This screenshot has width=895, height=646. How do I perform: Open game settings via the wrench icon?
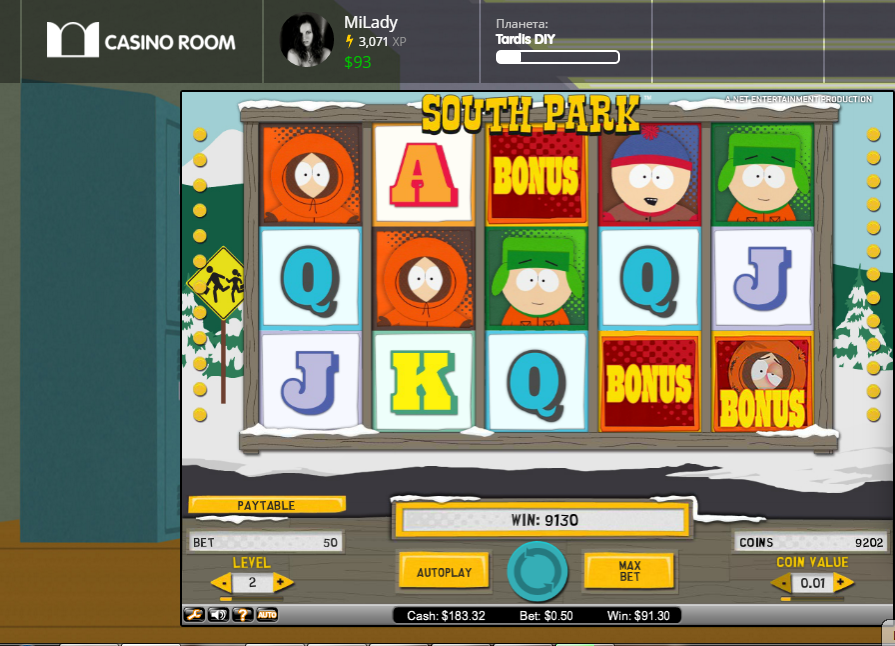tap(193, 614)
